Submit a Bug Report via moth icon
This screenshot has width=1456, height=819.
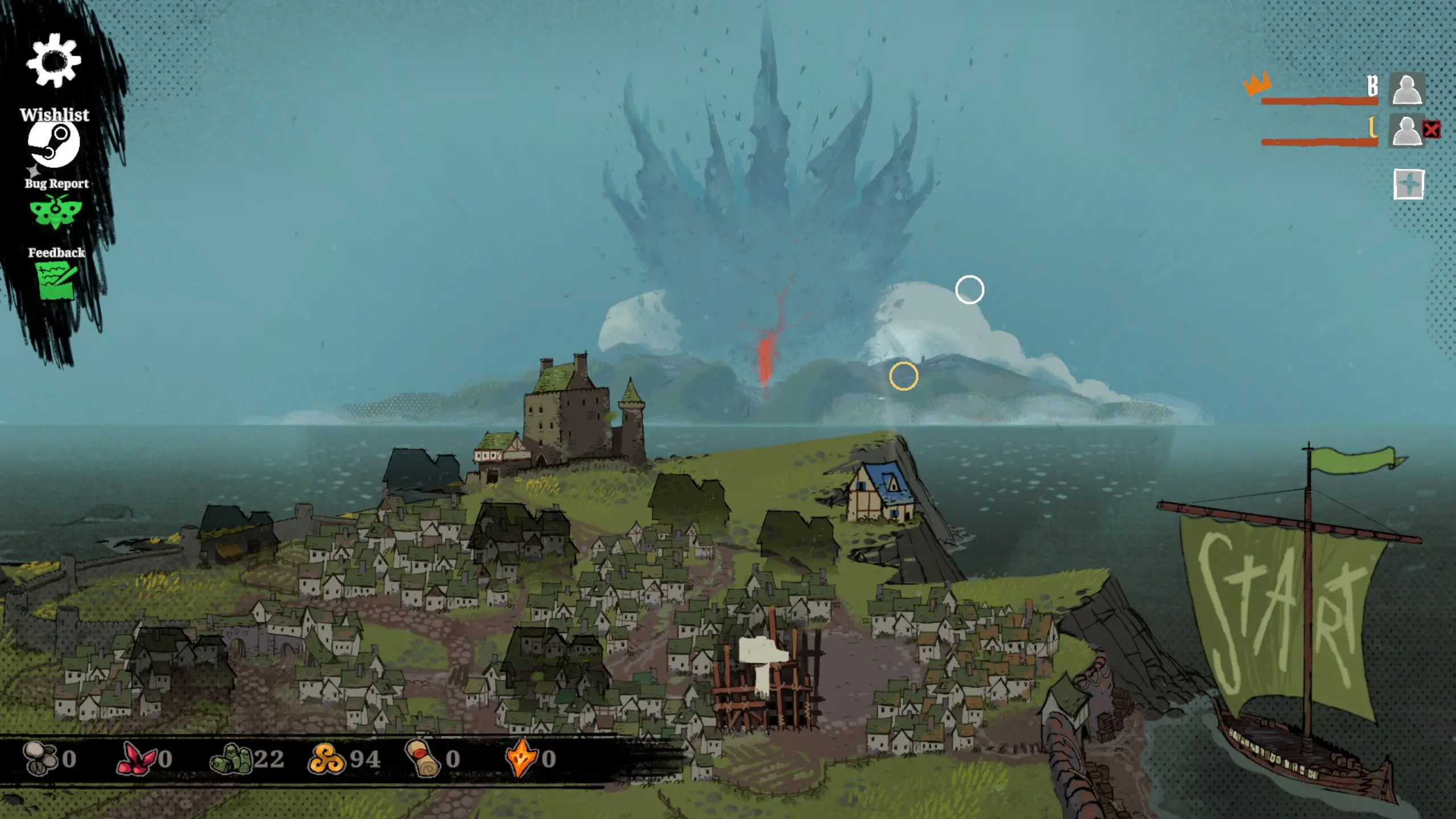click(x=55, y=212)
